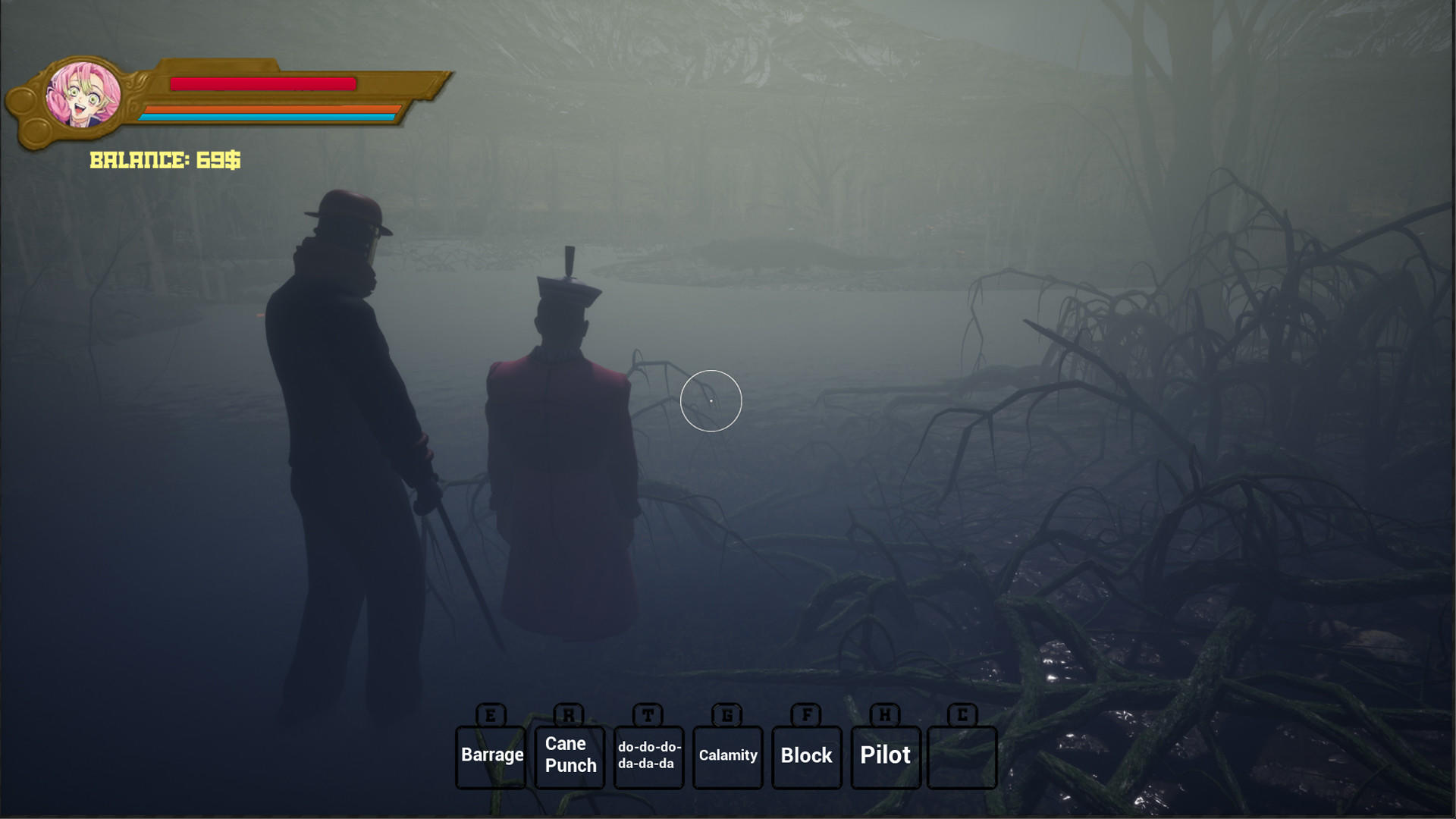The height and width of the screenshot is (819, 1456).
Task: Click the center crosshair reticle
Action: tap(711, 401)
